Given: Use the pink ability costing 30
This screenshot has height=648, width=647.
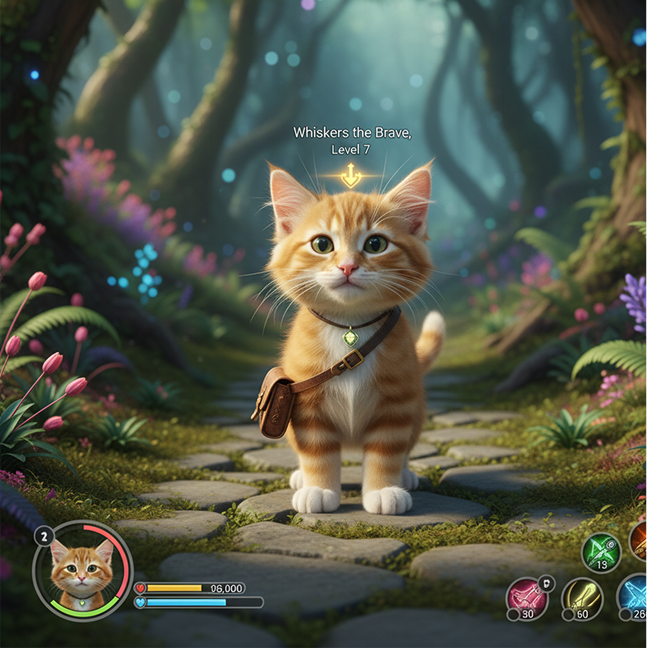Looking at the screenshot, I should pyautogui.click(x=527, y=597).
